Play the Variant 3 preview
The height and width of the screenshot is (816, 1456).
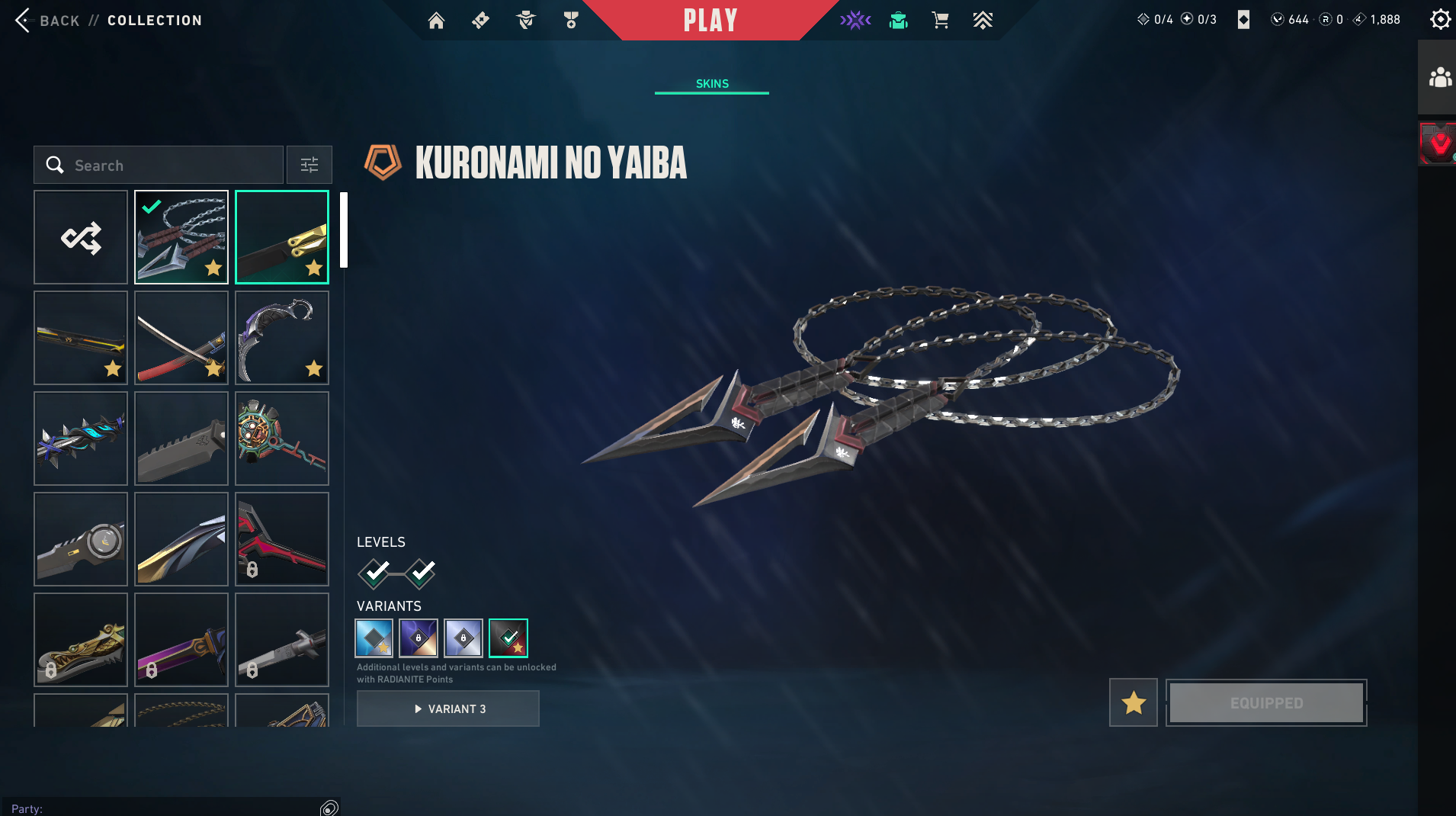point(448,708)
